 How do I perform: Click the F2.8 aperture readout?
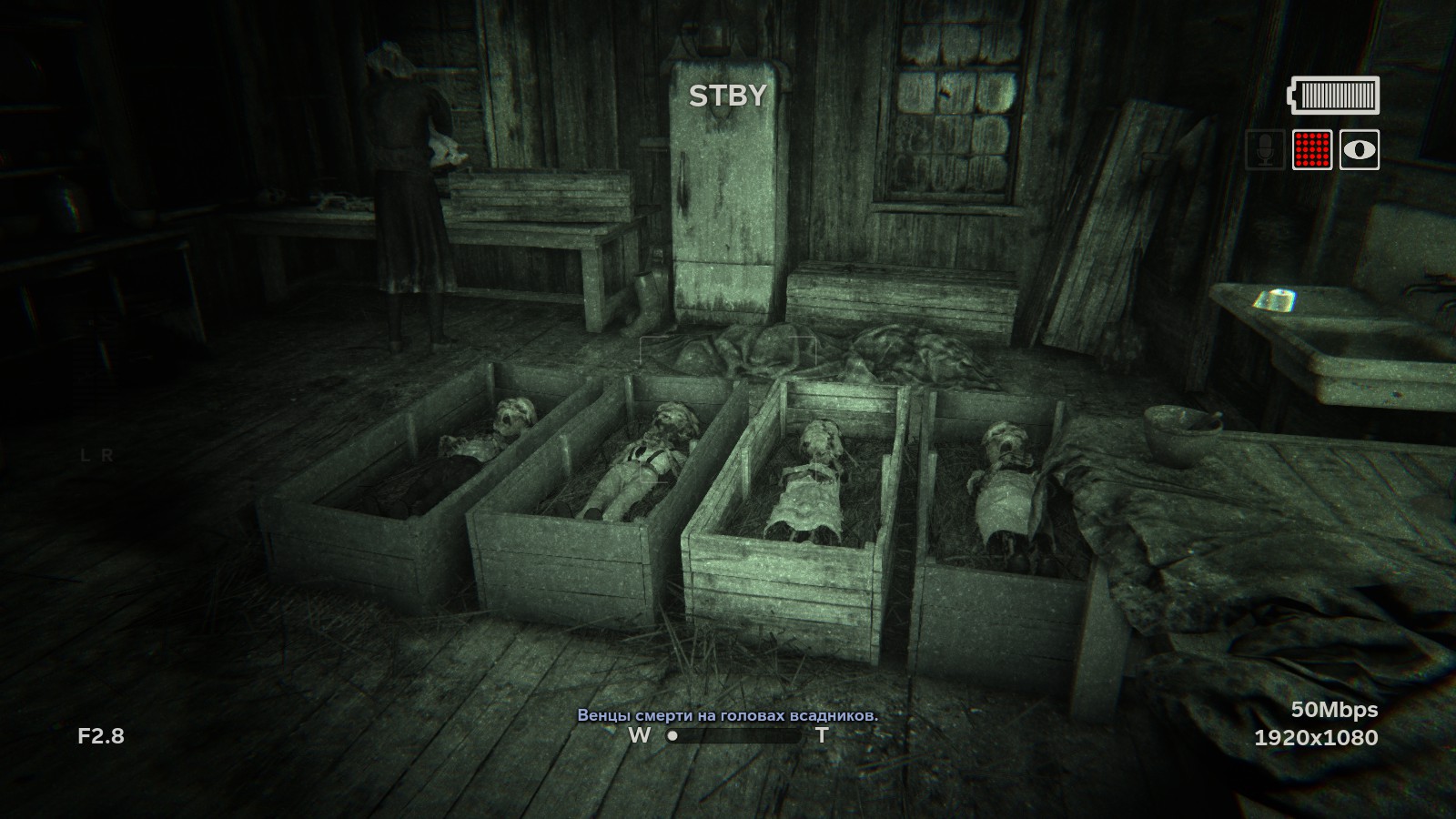100,733
